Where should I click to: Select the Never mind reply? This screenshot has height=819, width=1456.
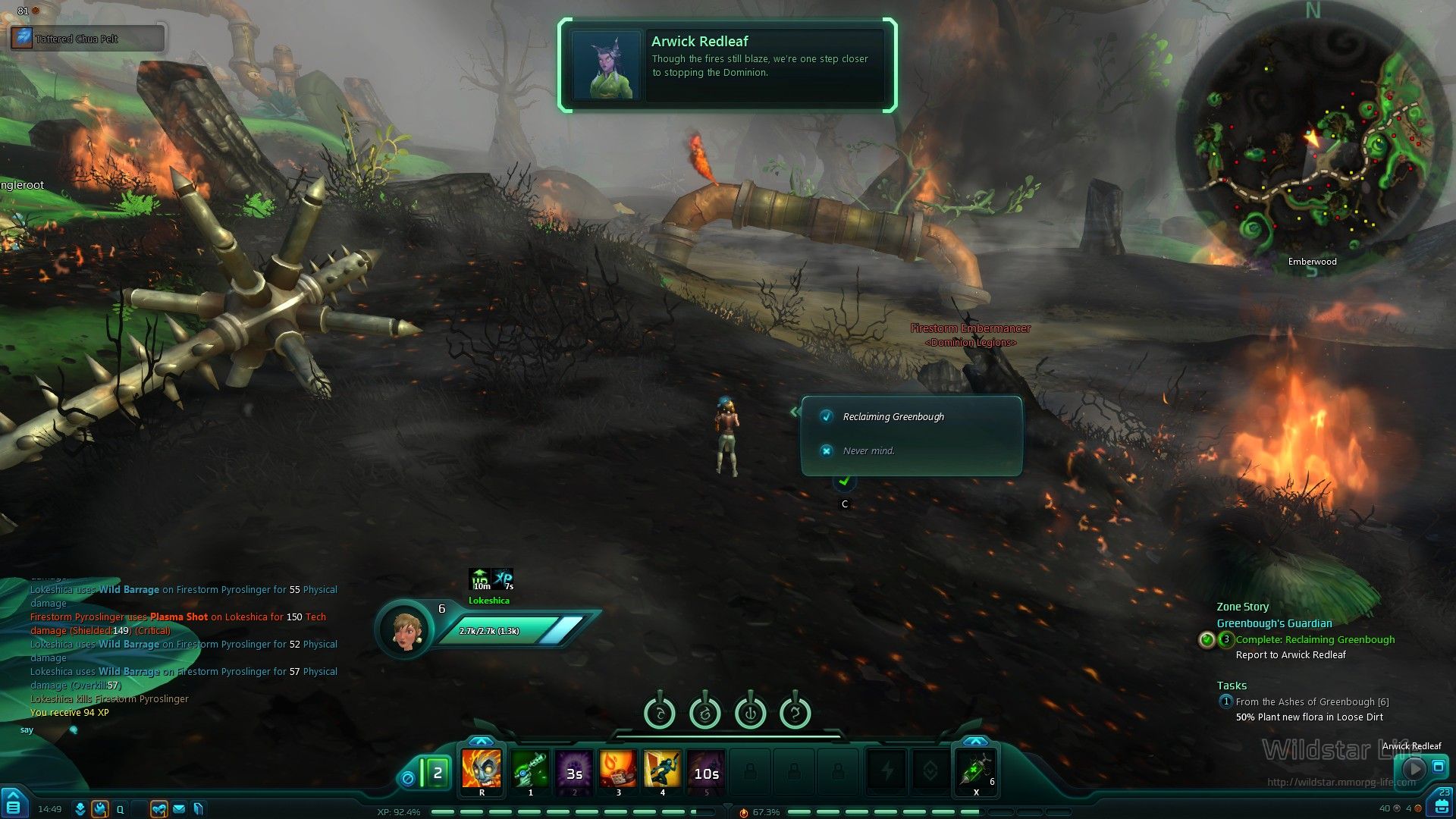tap(868, 451)
